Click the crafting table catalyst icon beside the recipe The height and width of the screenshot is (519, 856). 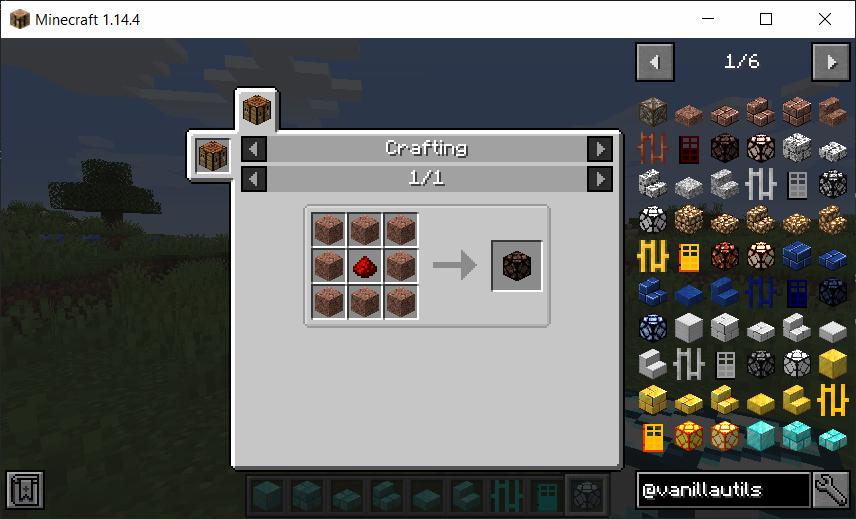tap(213, 157)
